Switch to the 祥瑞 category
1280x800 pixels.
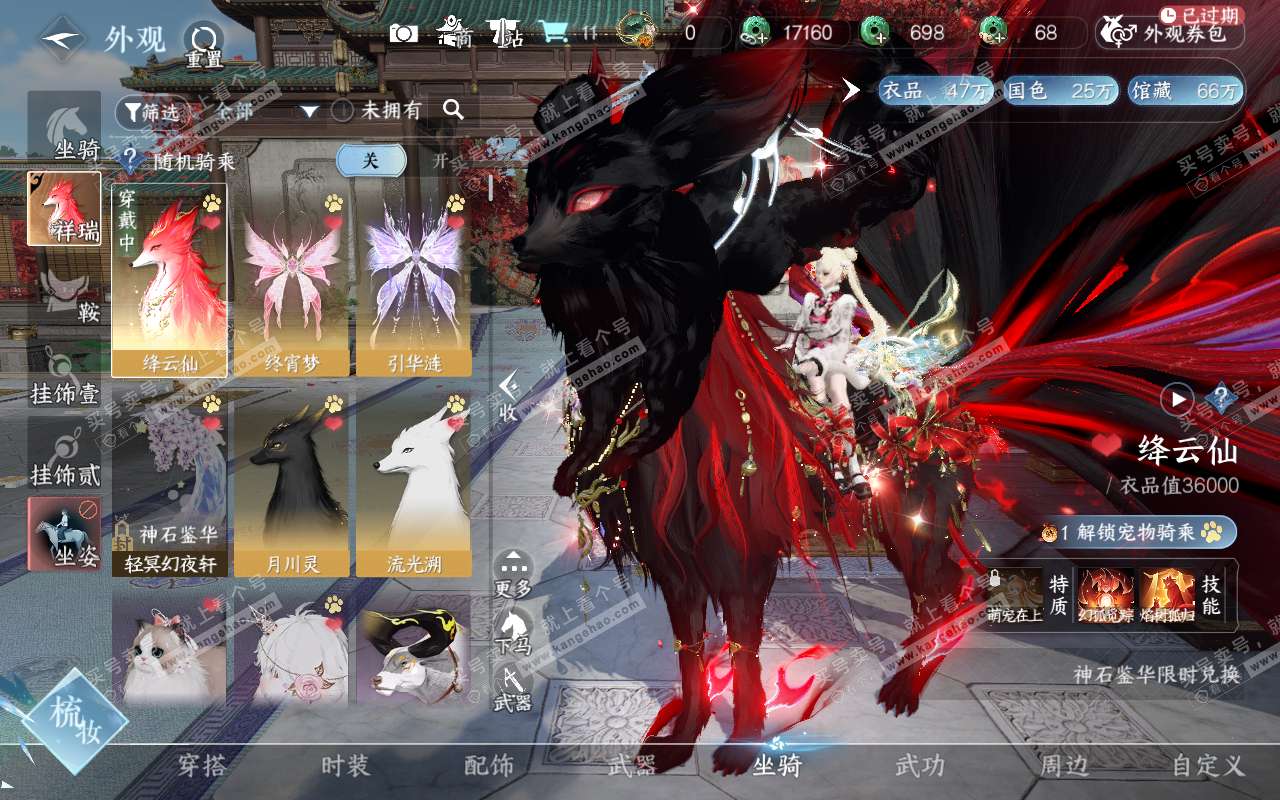click(64, 209)
